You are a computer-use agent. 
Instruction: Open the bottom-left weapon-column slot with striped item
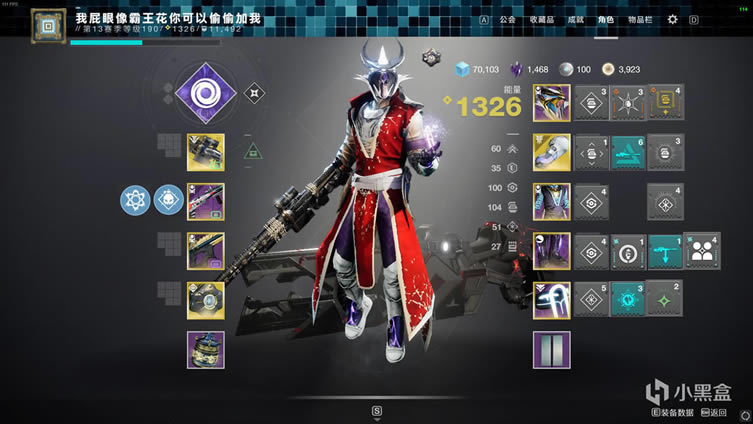205,349
